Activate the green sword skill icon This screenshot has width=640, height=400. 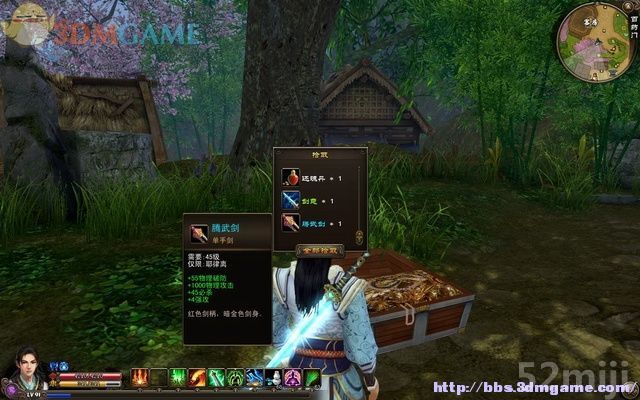click(x=217, y=377)
